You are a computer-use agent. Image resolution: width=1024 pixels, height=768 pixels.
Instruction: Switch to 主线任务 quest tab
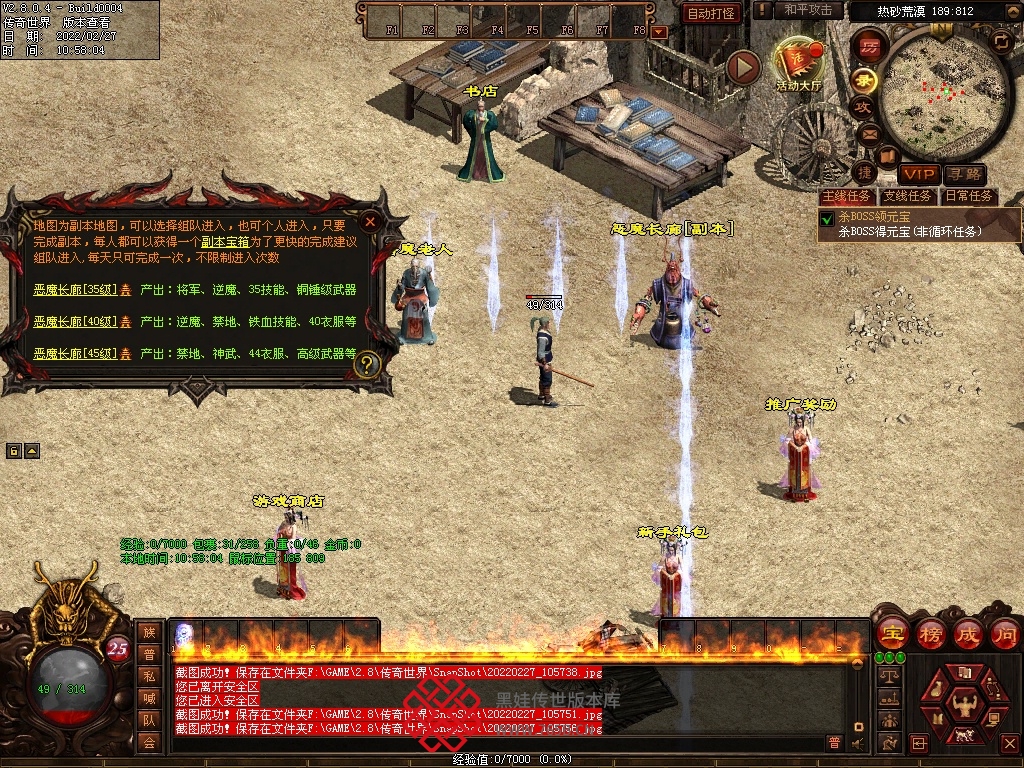click(x=846, y=196)
